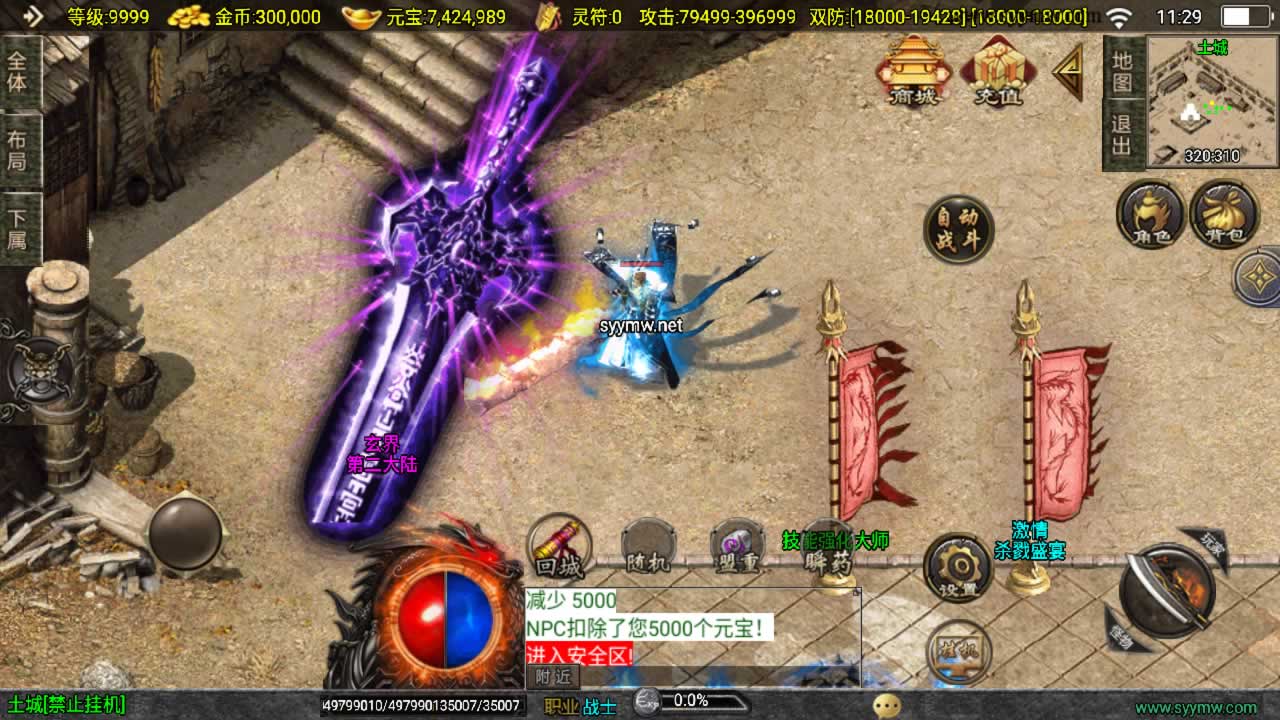This screenshot has height=720, width=1280.
Task: Switch chat to the 附近 nearby channel
Action: pyautogui.click(x=552, y=677)
